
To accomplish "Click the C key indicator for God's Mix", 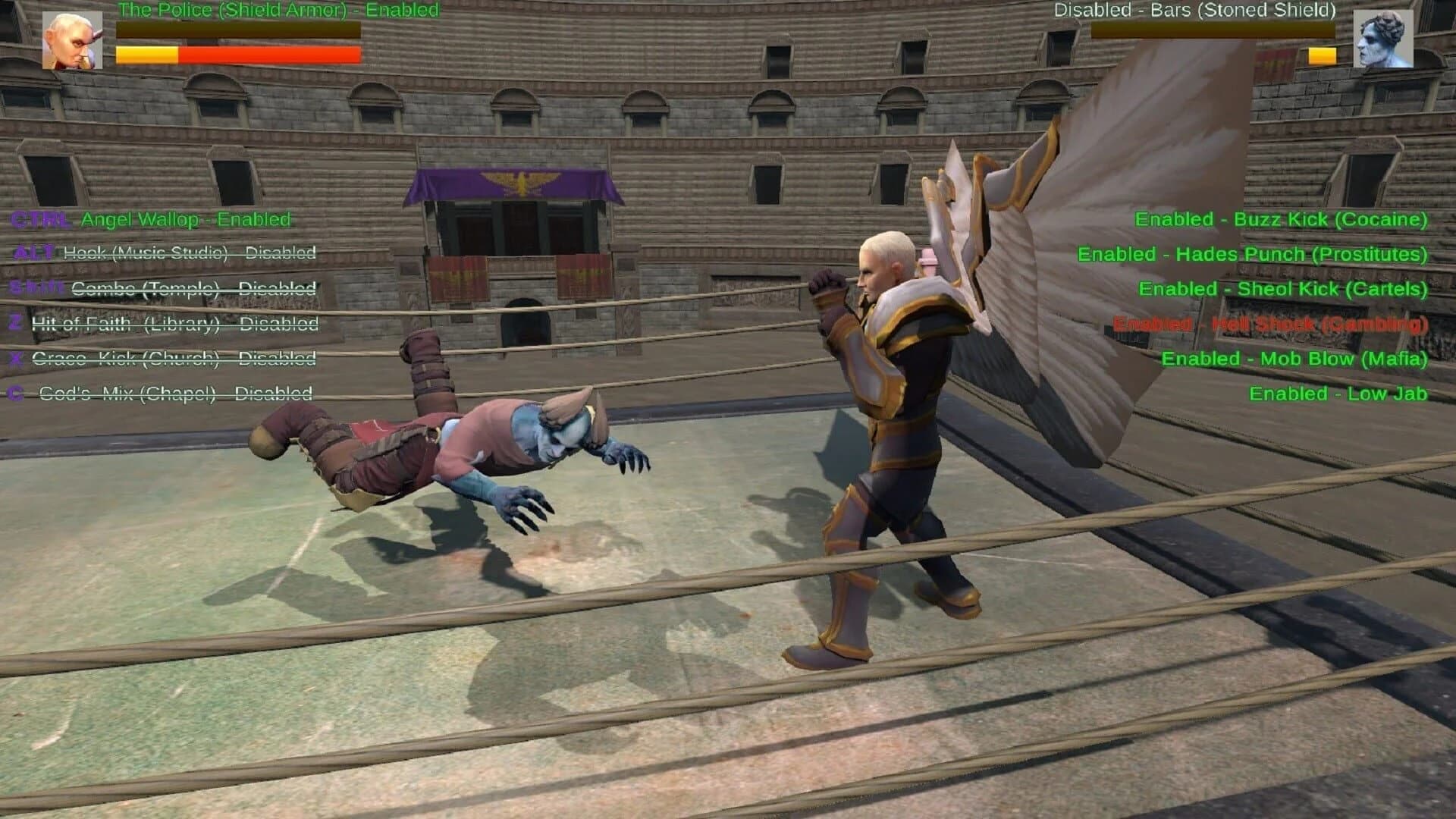I will click(x=17, y=393).
